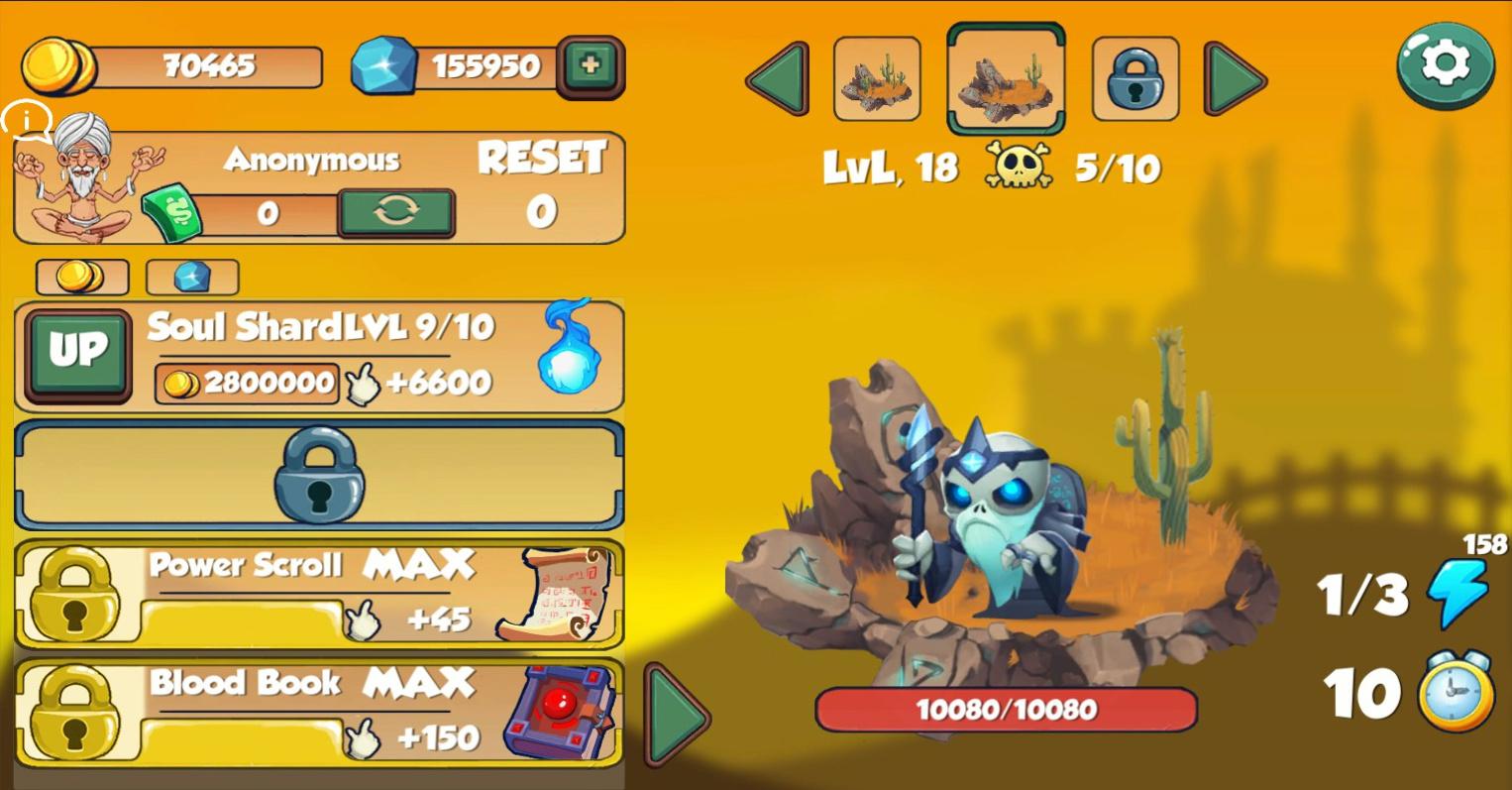Upgrade the Soul Shard with UP button
Image resolution: width=1512 pixels, height=790 pixels.
[78, 353]
